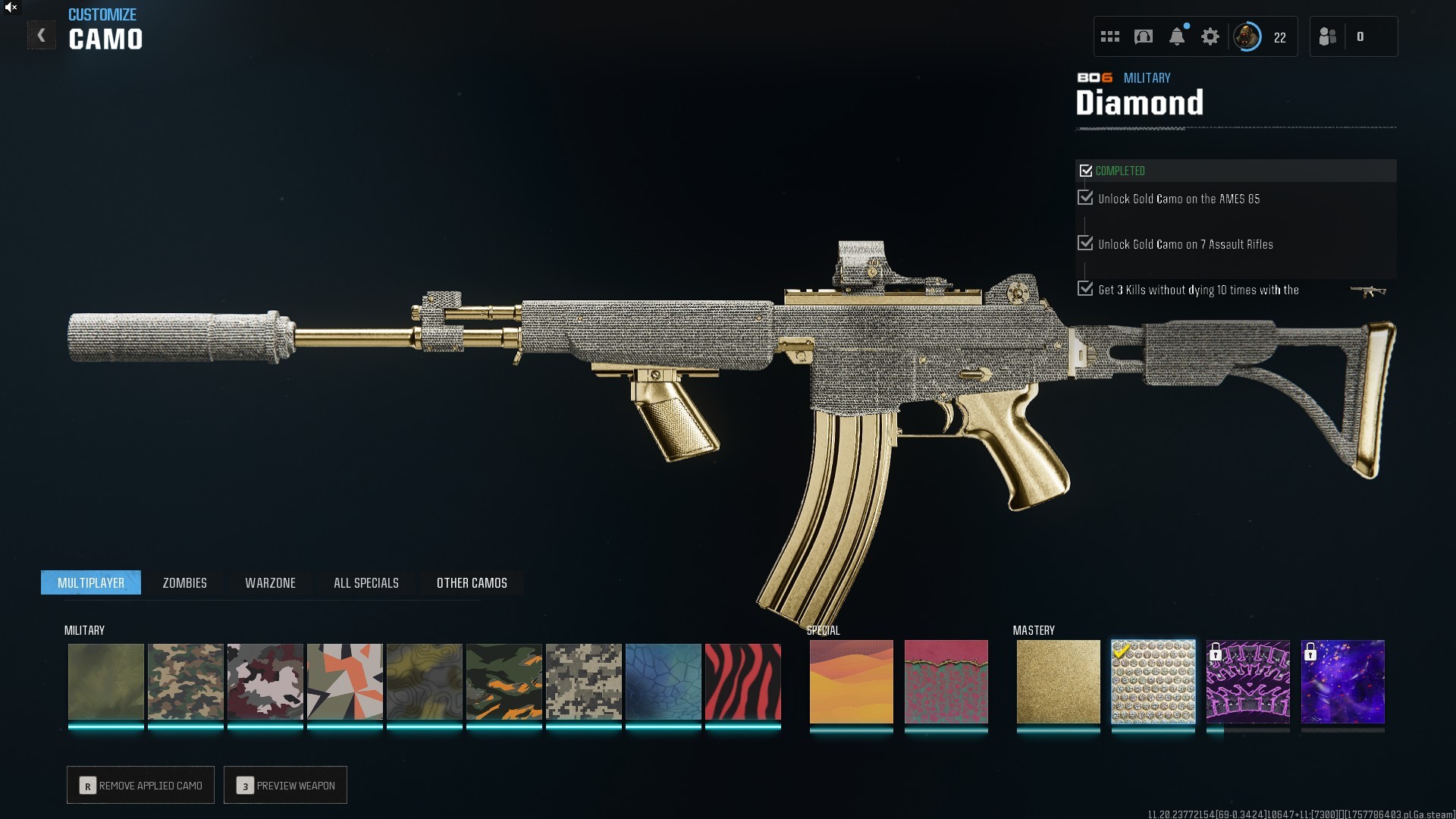Pick the orange desert dunes special camo
The image size is (1456, 819).
pos(851,682)
